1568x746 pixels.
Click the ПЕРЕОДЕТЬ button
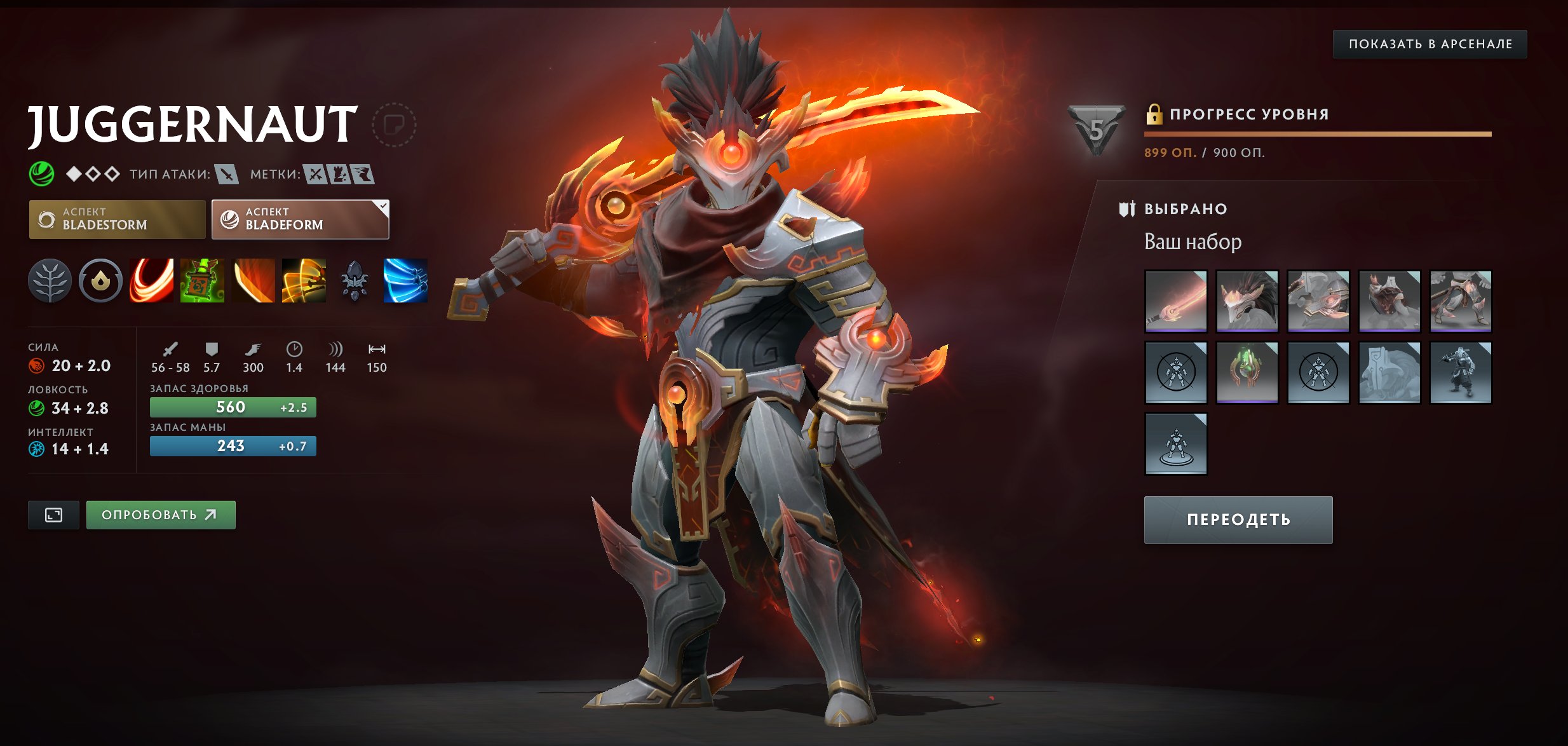[x=1238, y=520]
